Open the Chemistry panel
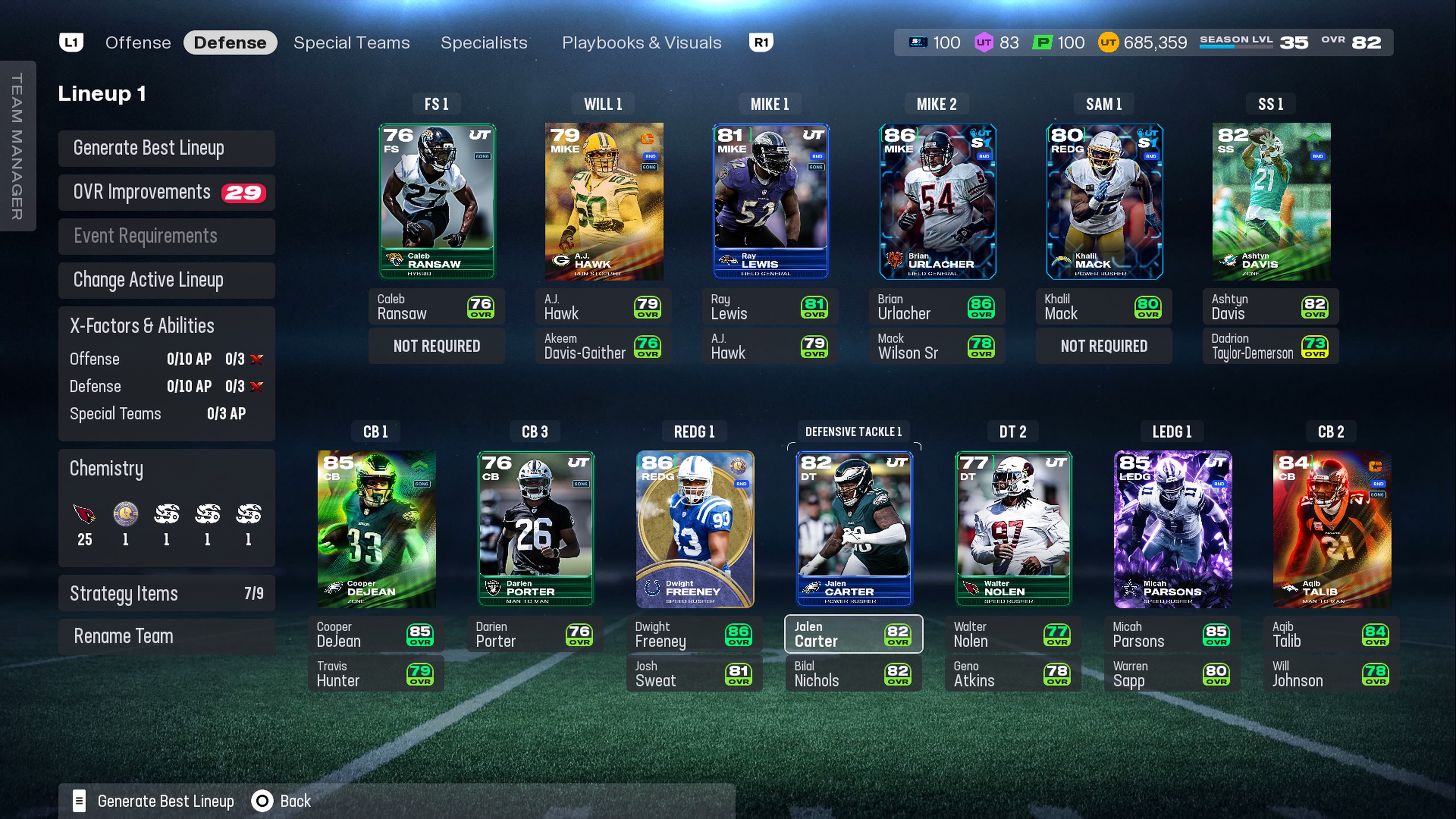 (166, 469)
